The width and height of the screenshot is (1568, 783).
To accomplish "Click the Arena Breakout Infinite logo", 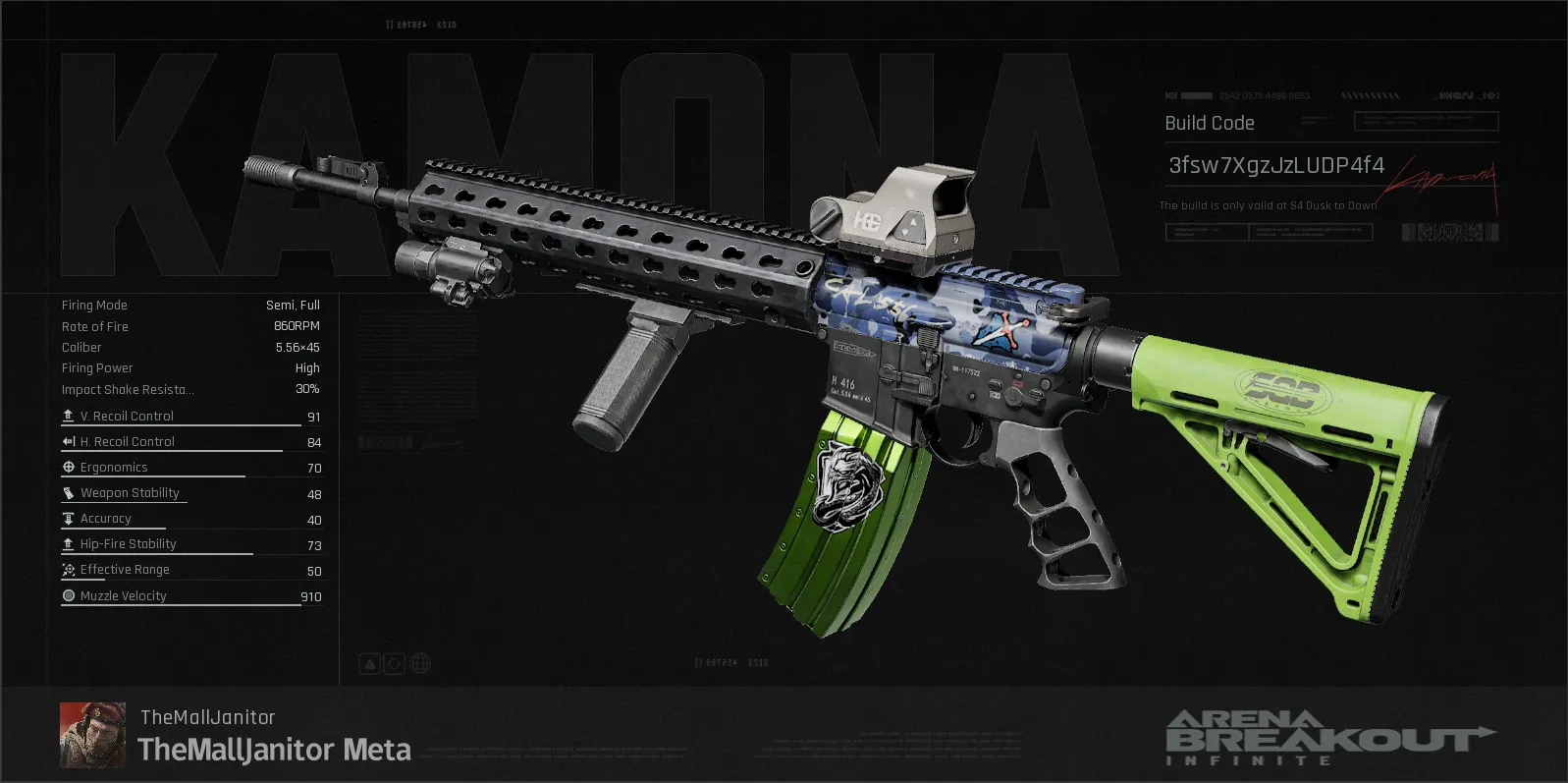I will pos(1329,737).
